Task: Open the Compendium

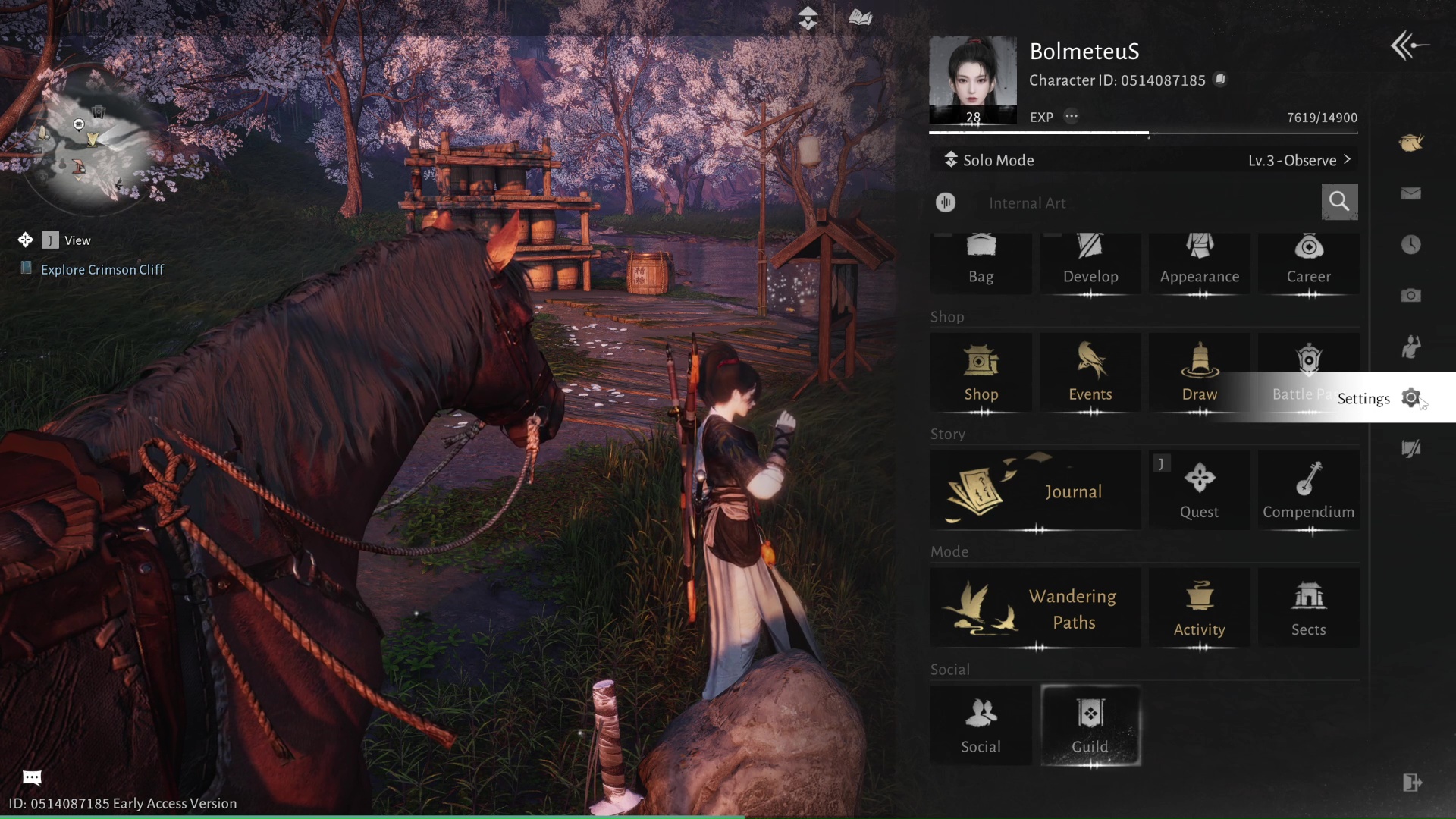Action: [x=1308, y=491]
